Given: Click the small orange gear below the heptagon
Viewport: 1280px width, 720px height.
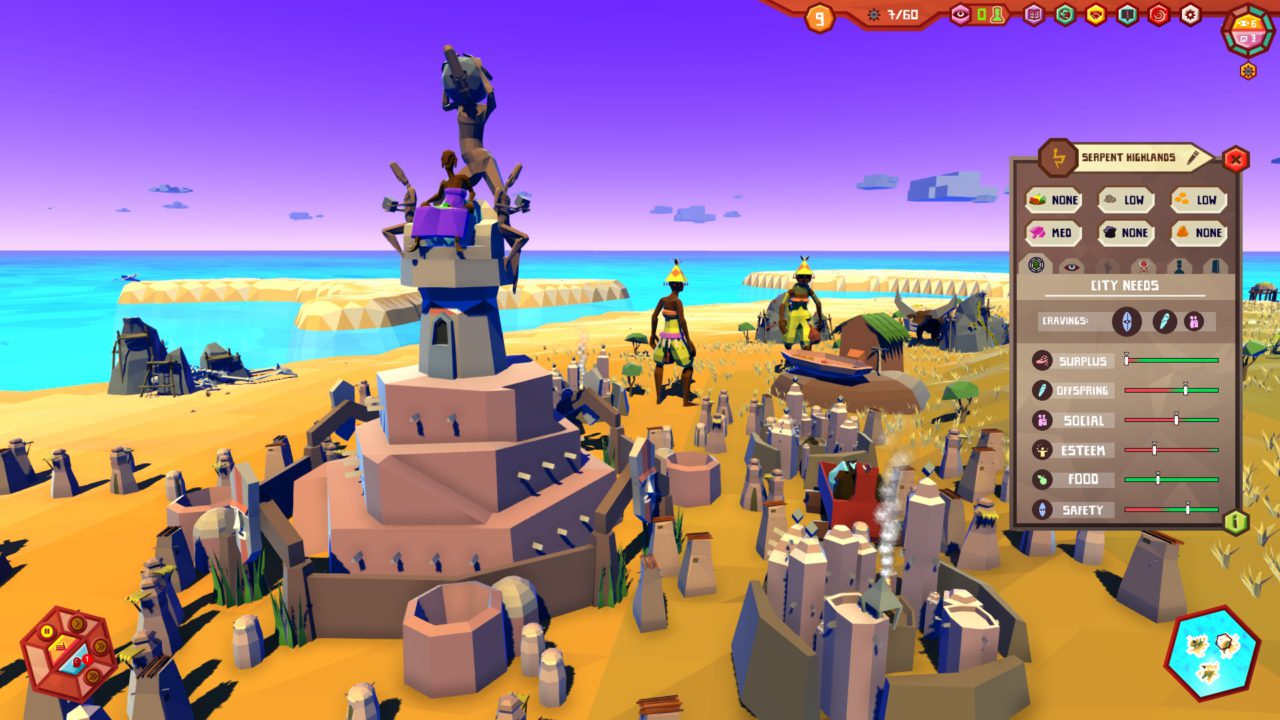Looking at the screenshot, I should click(x=1248, y=71).
